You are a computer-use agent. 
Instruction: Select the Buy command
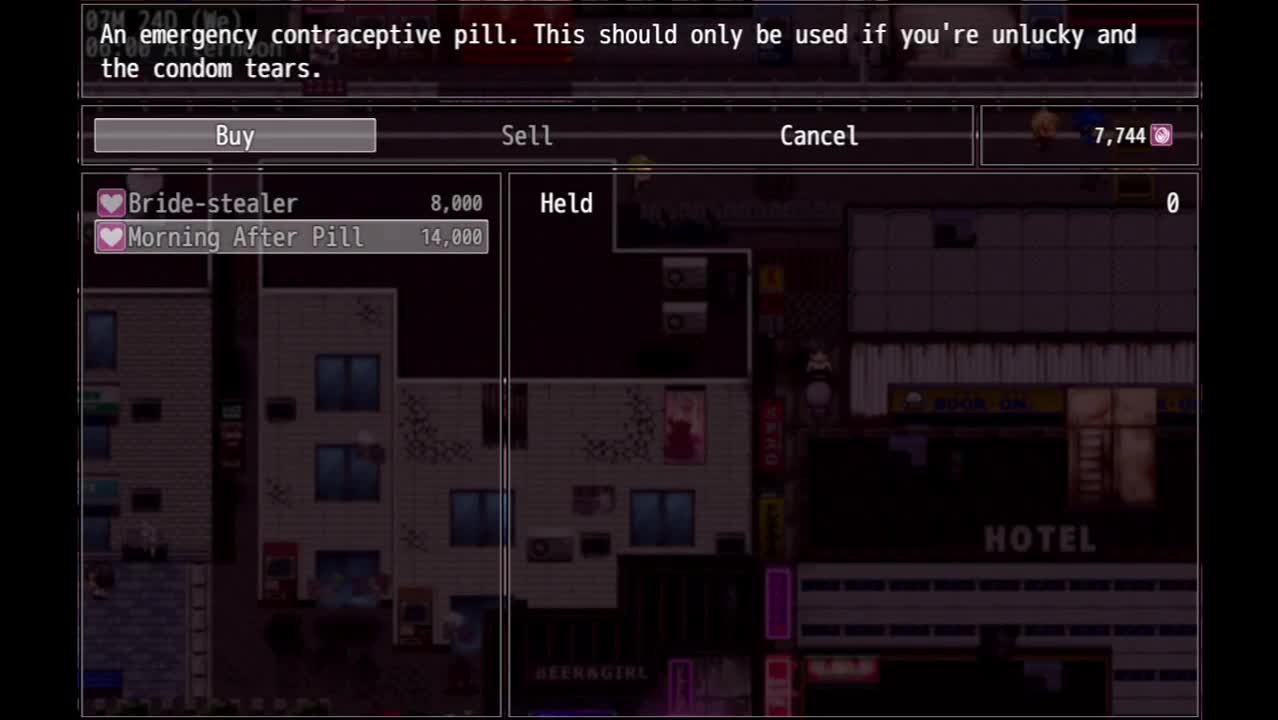pos(235,136)
